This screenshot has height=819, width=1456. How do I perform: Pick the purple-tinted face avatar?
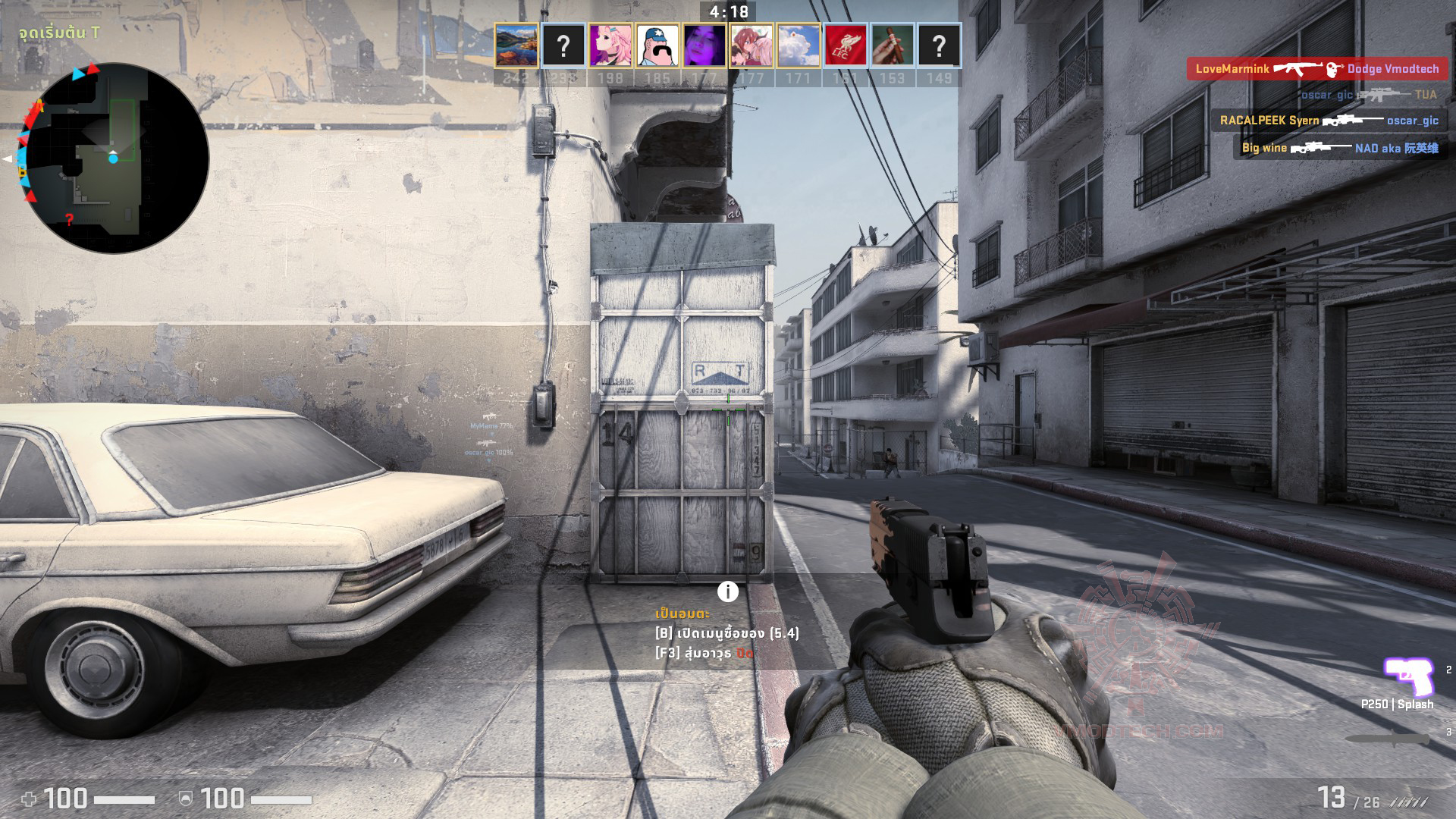[x=704, y=46]
